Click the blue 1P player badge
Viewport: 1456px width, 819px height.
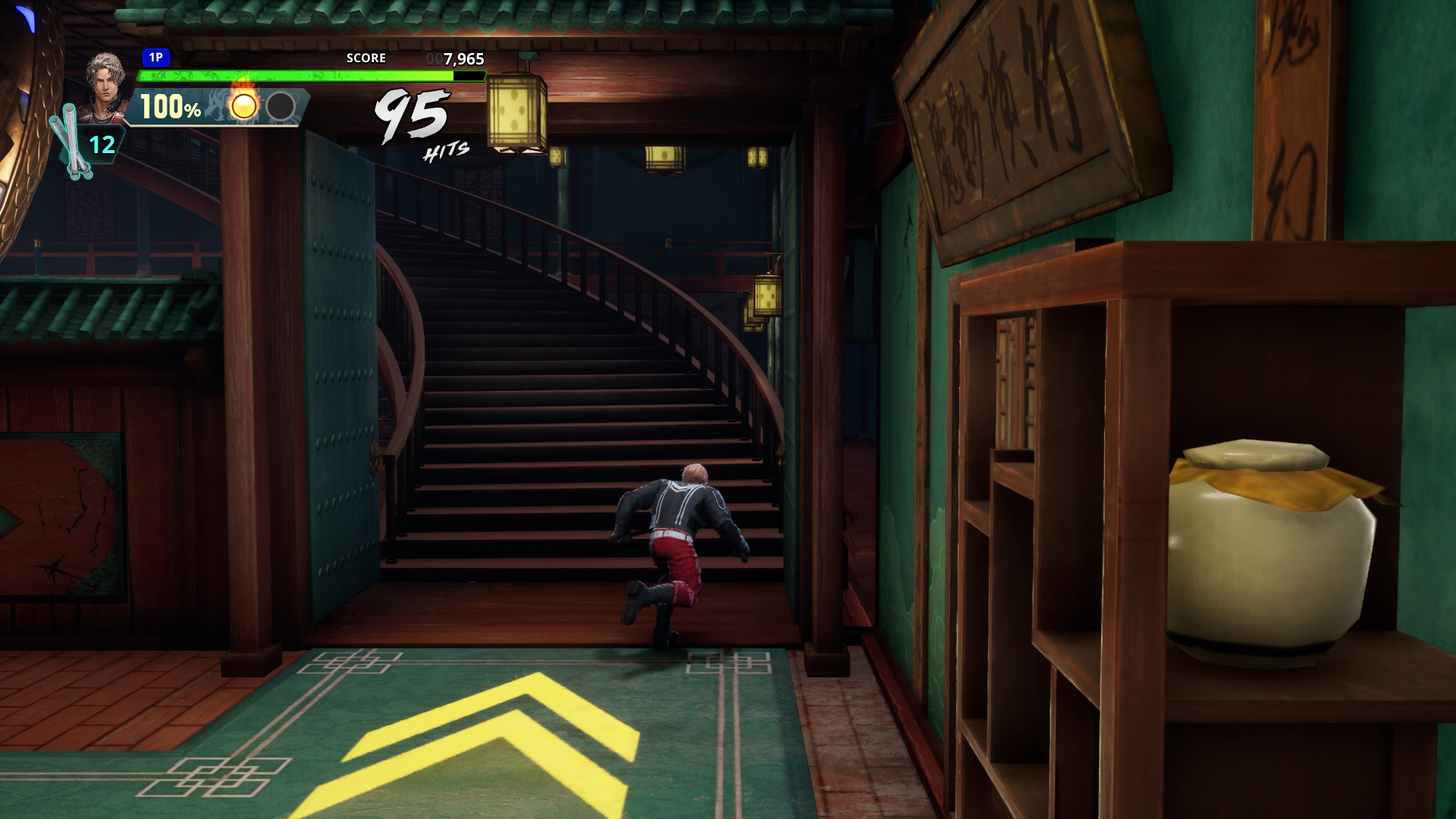pos(155,58)
